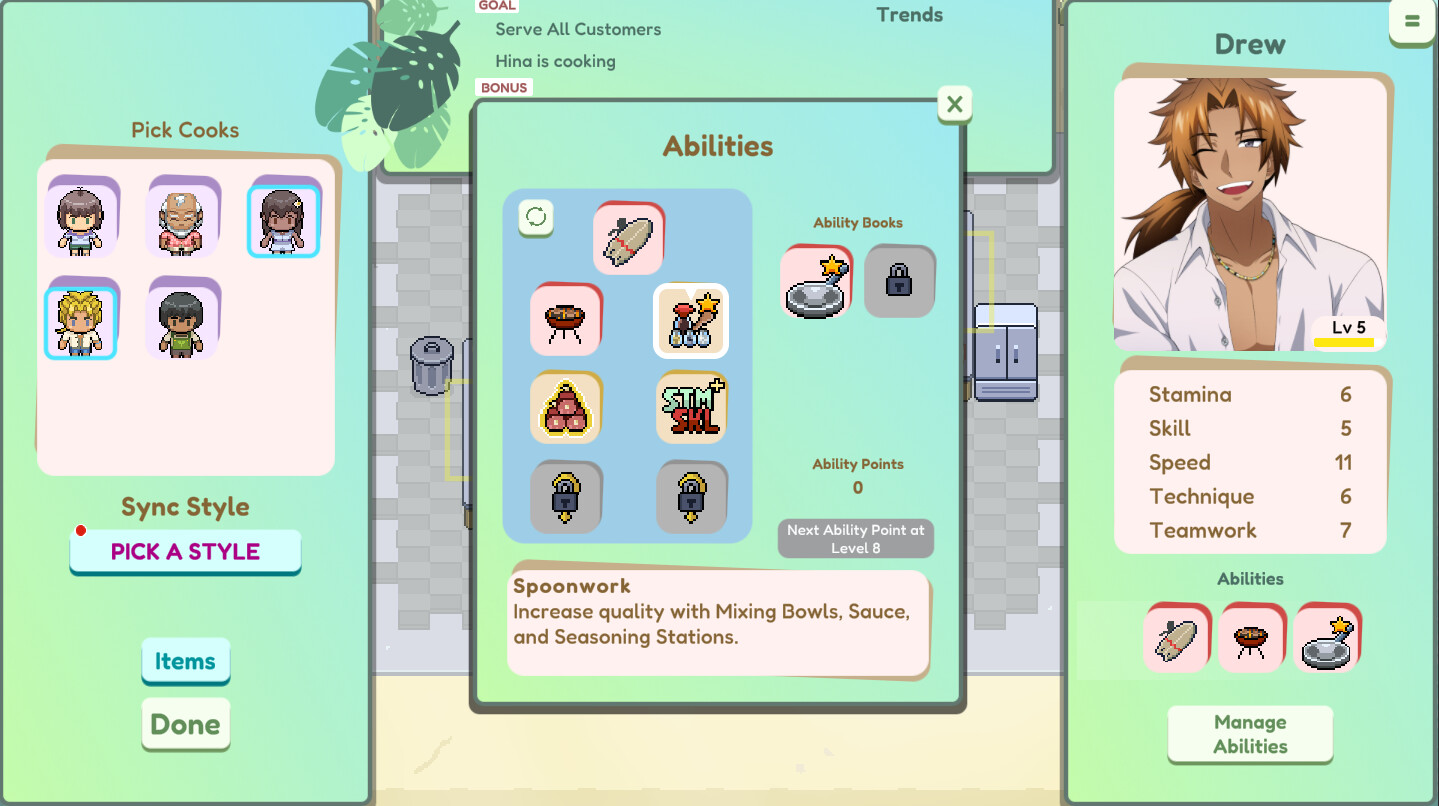Screen dimensions: 1439x806
Task: Inspect the locked Ability Book
Action: (x=898, y=281)
